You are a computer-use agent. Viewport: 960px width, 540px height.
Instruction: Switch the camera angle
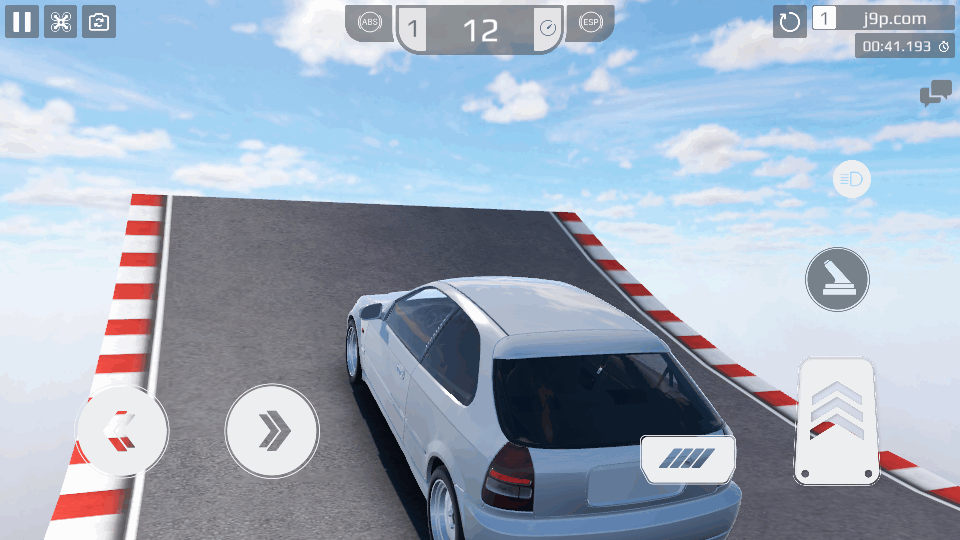99,21
